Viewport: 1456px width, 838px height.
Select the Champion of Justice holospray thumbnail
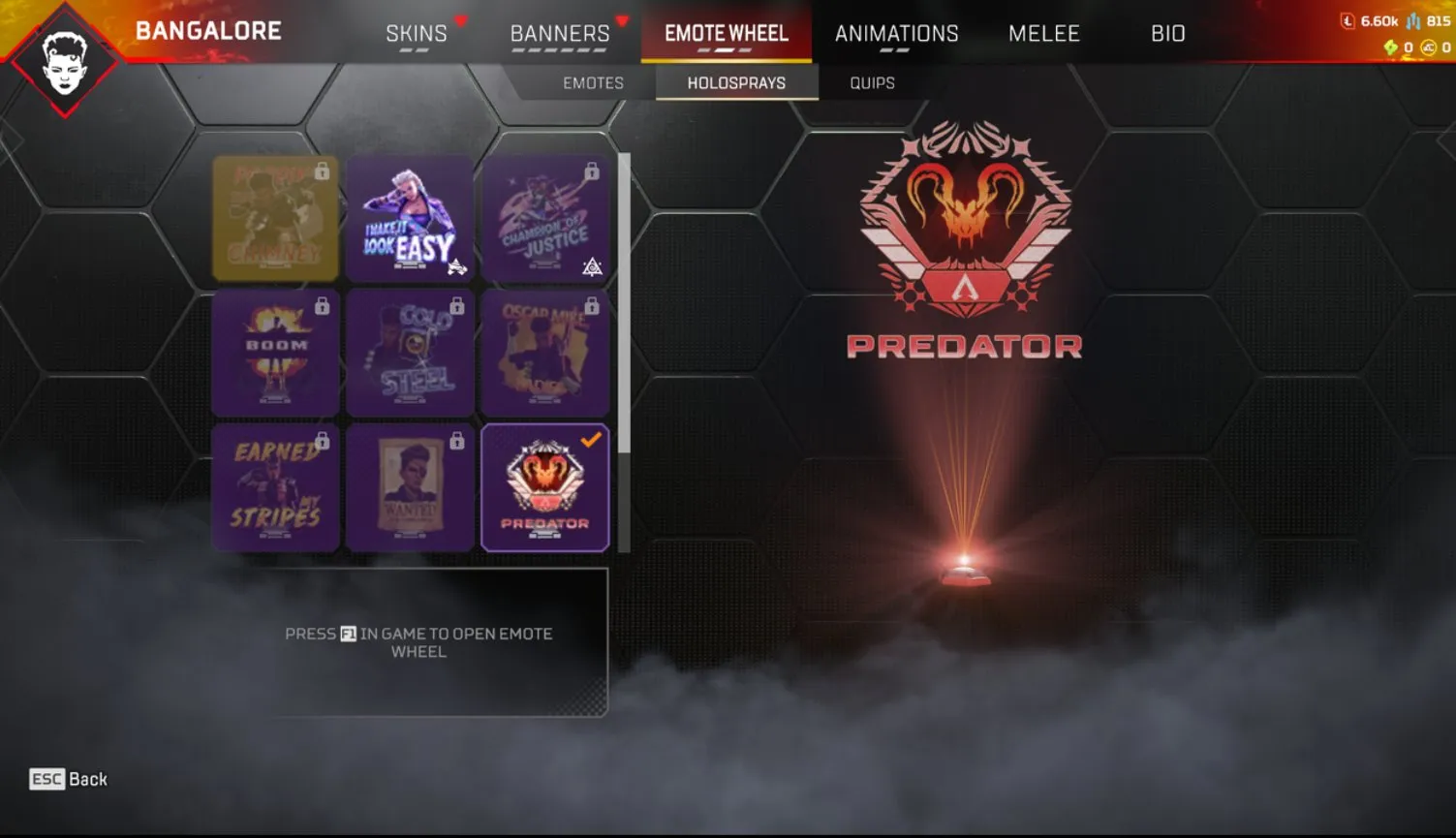click(545, 218)
